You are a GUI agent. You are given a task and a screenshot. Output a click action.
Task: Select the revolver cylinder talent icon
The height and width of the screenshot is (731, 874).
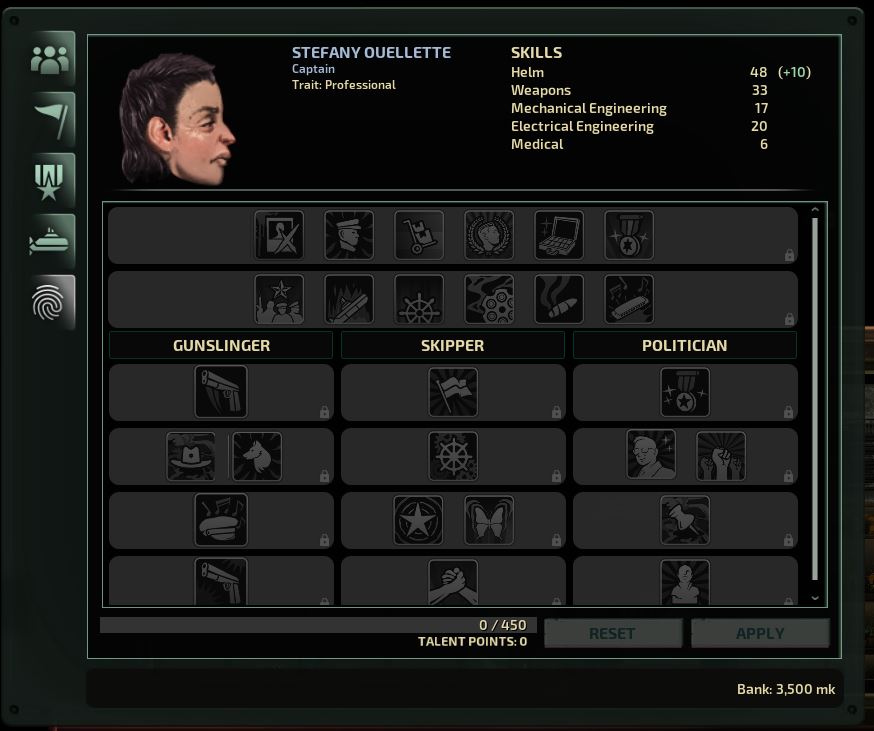(x=489, y=299)
